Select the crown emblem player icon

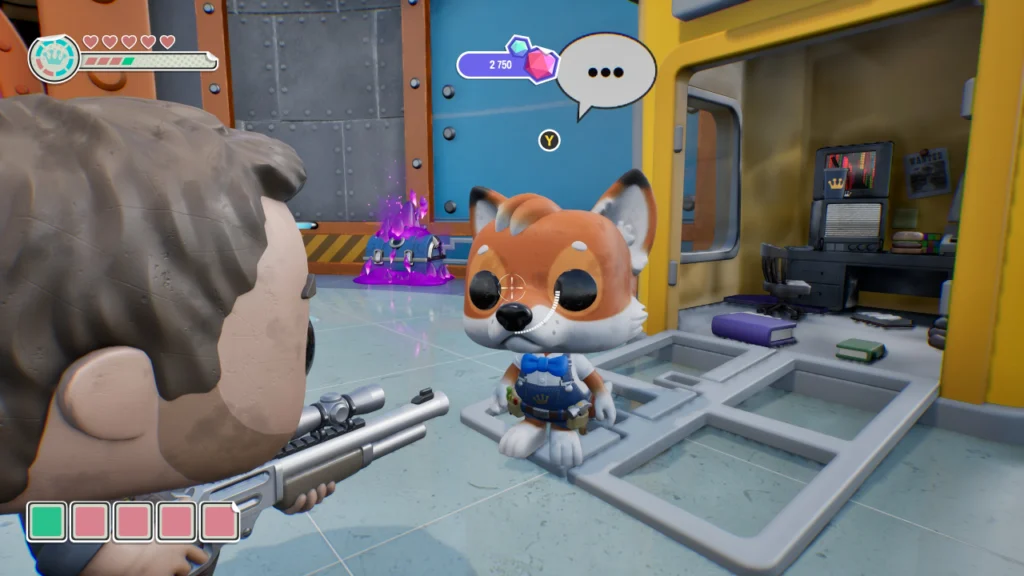click(x=54, y=59)
